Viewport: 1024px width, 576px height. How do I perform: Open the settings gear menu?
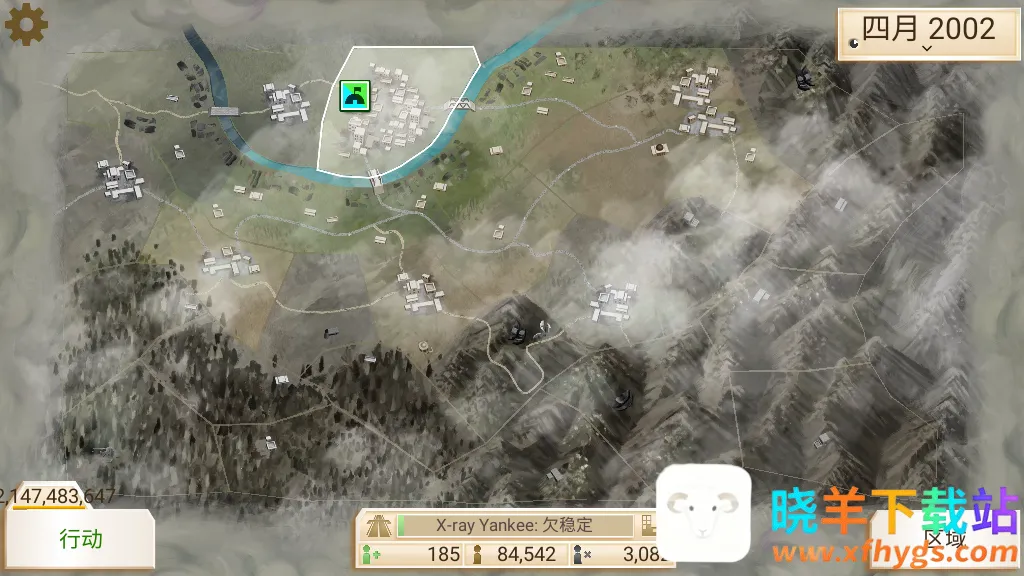[x=26, y=24]
